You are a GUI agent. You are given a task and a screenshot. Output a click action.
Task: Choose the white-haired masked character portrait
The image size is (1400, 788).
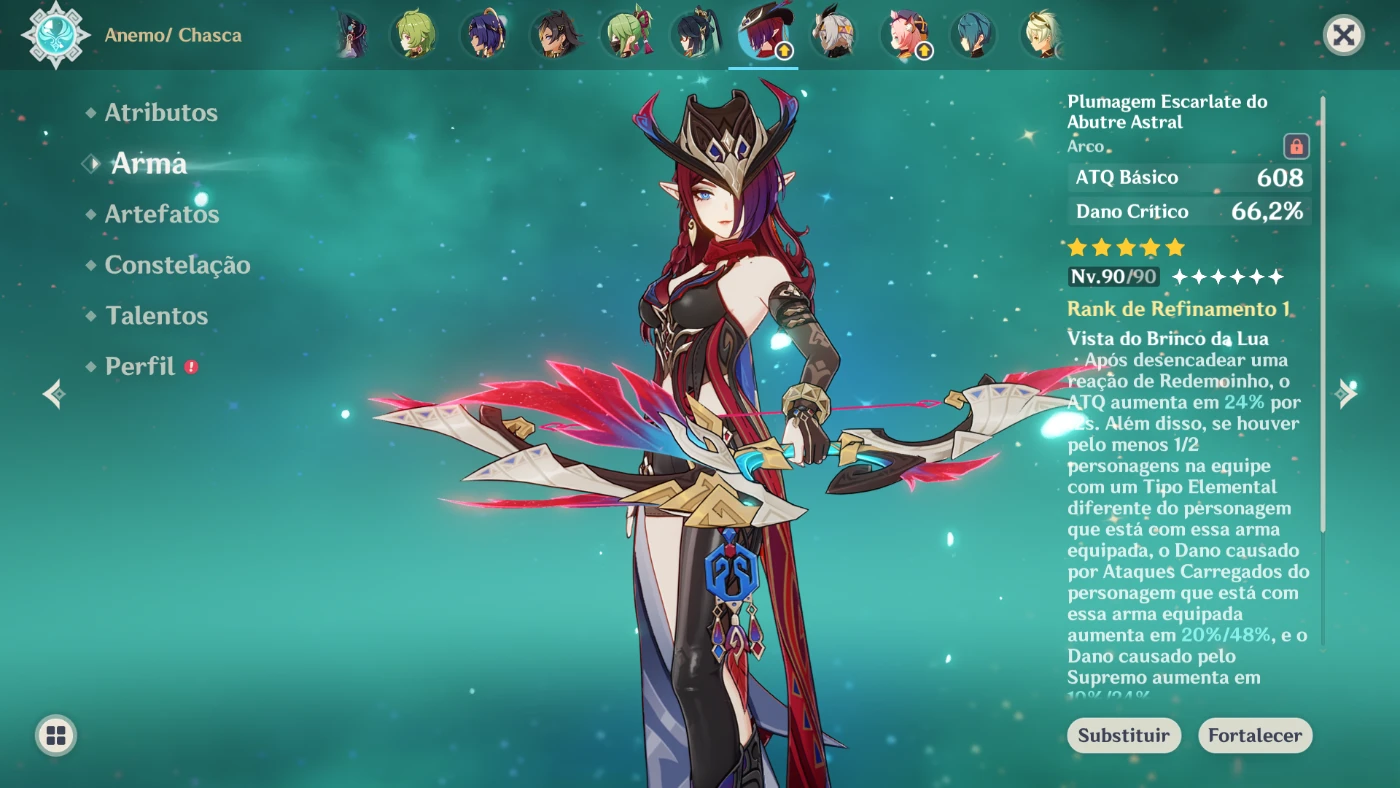tap(832, 35)
